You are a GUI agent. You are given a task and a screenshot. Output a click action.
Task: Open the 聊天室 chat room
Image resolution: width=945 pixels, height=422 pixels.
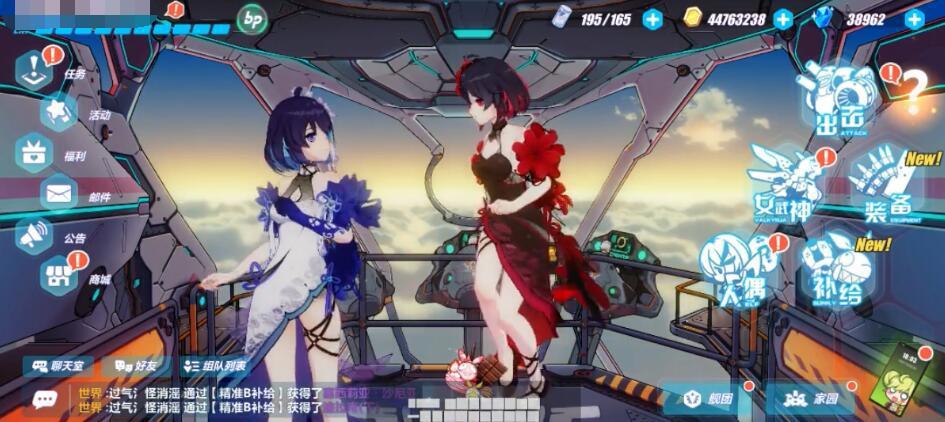pyautogui.click(x=57, y=367)
